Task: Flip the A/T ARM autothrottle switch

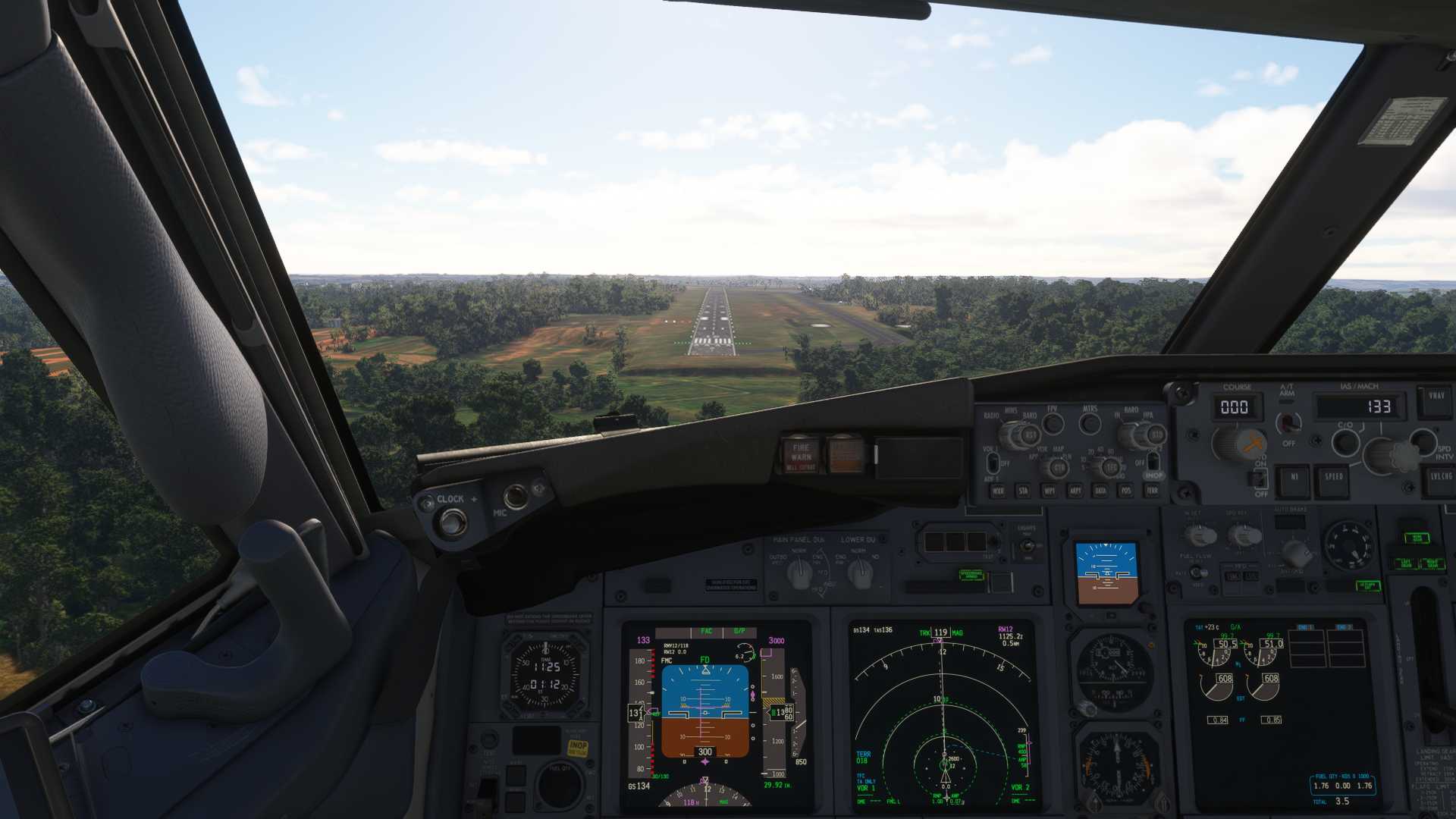Action: click(x=1287, y=422)
